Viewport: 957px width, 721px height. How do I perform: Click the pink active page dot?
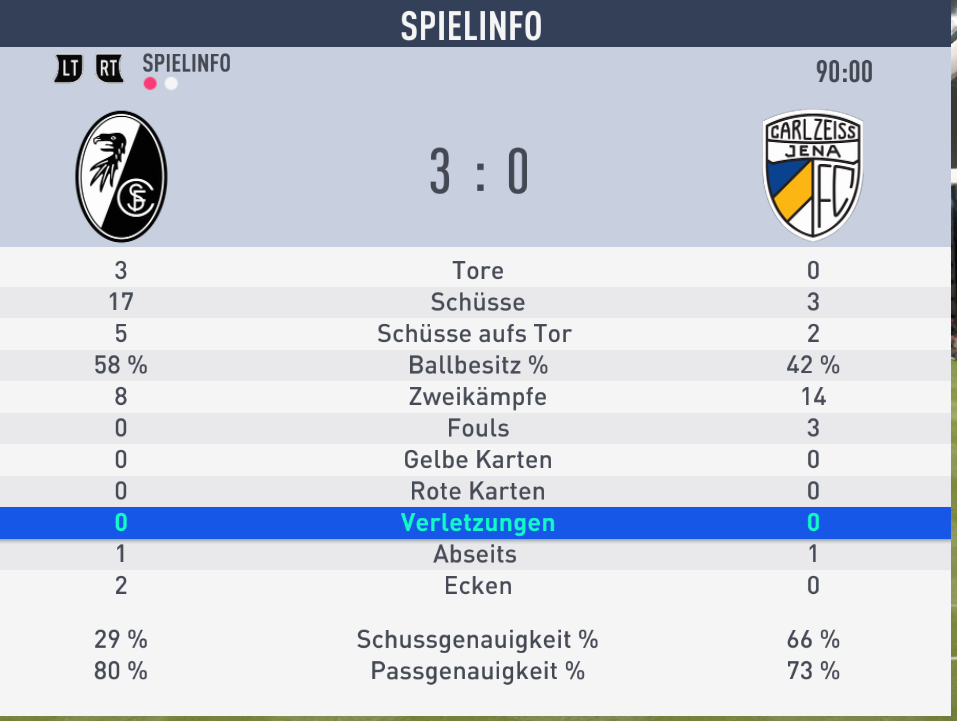point(150,84)
